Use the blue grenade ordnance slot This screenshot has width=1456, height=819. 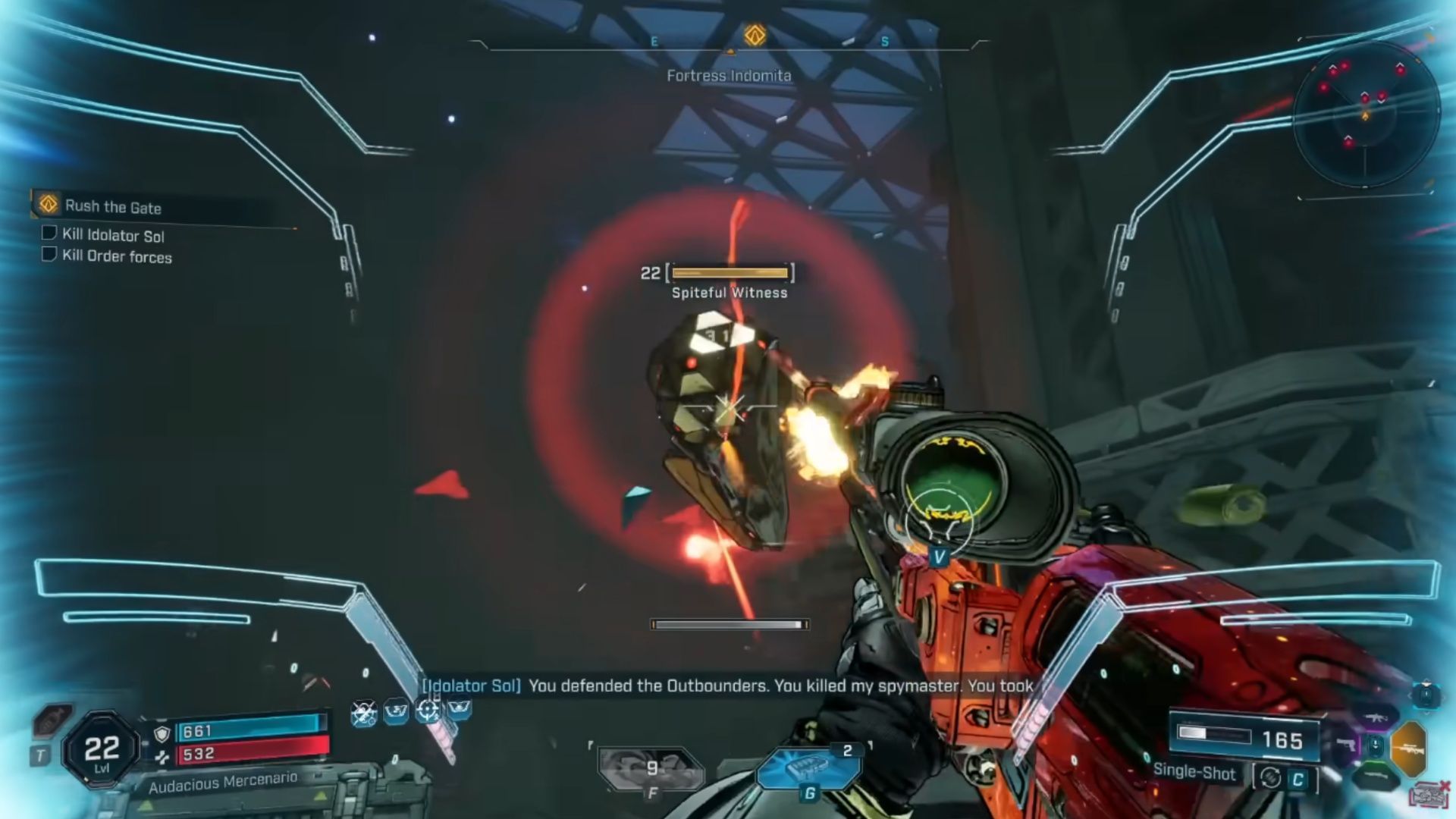[x=808, y=767]
